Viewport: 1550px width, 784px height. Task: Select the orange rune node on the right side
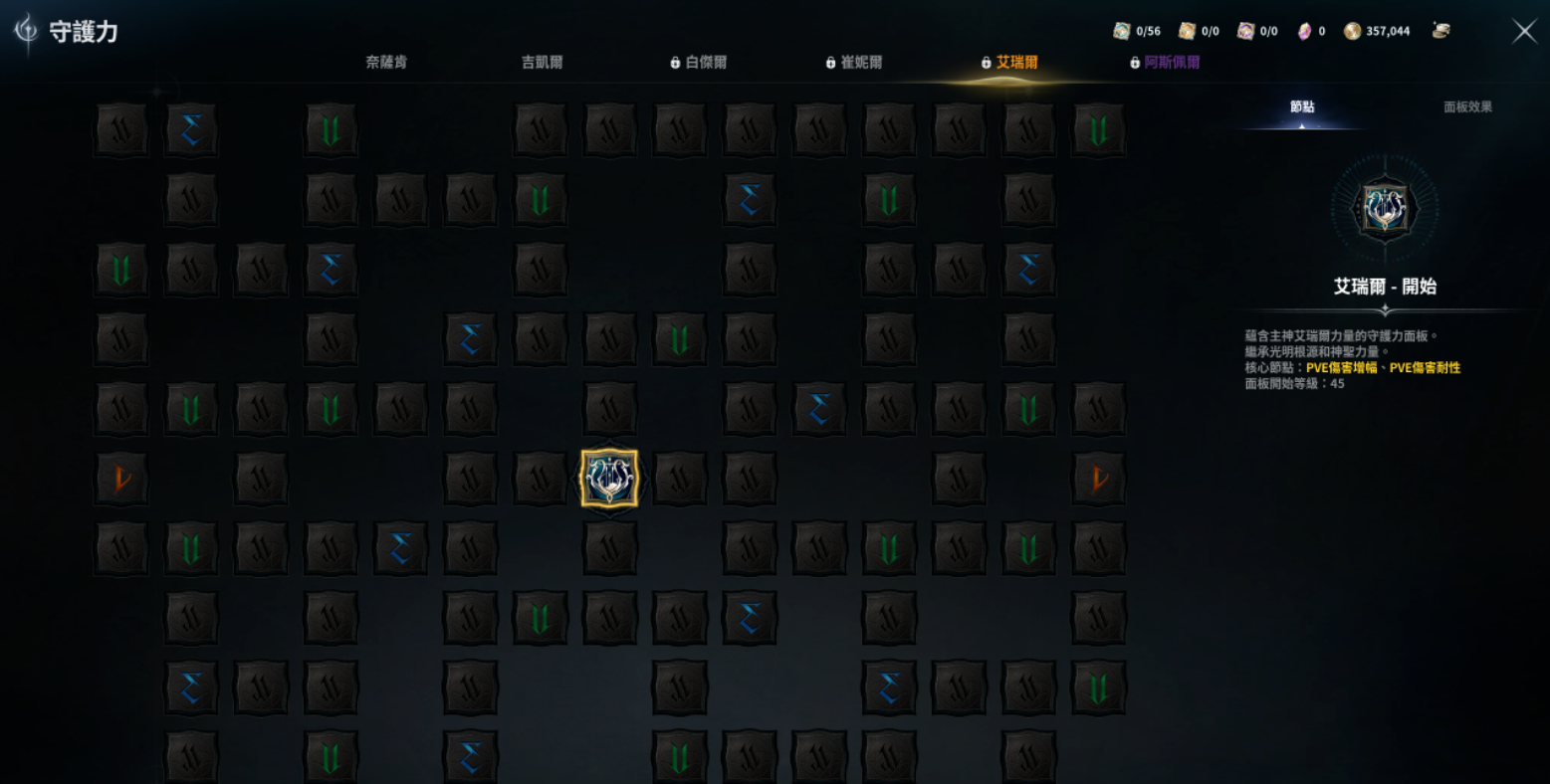pos(1098,479)
